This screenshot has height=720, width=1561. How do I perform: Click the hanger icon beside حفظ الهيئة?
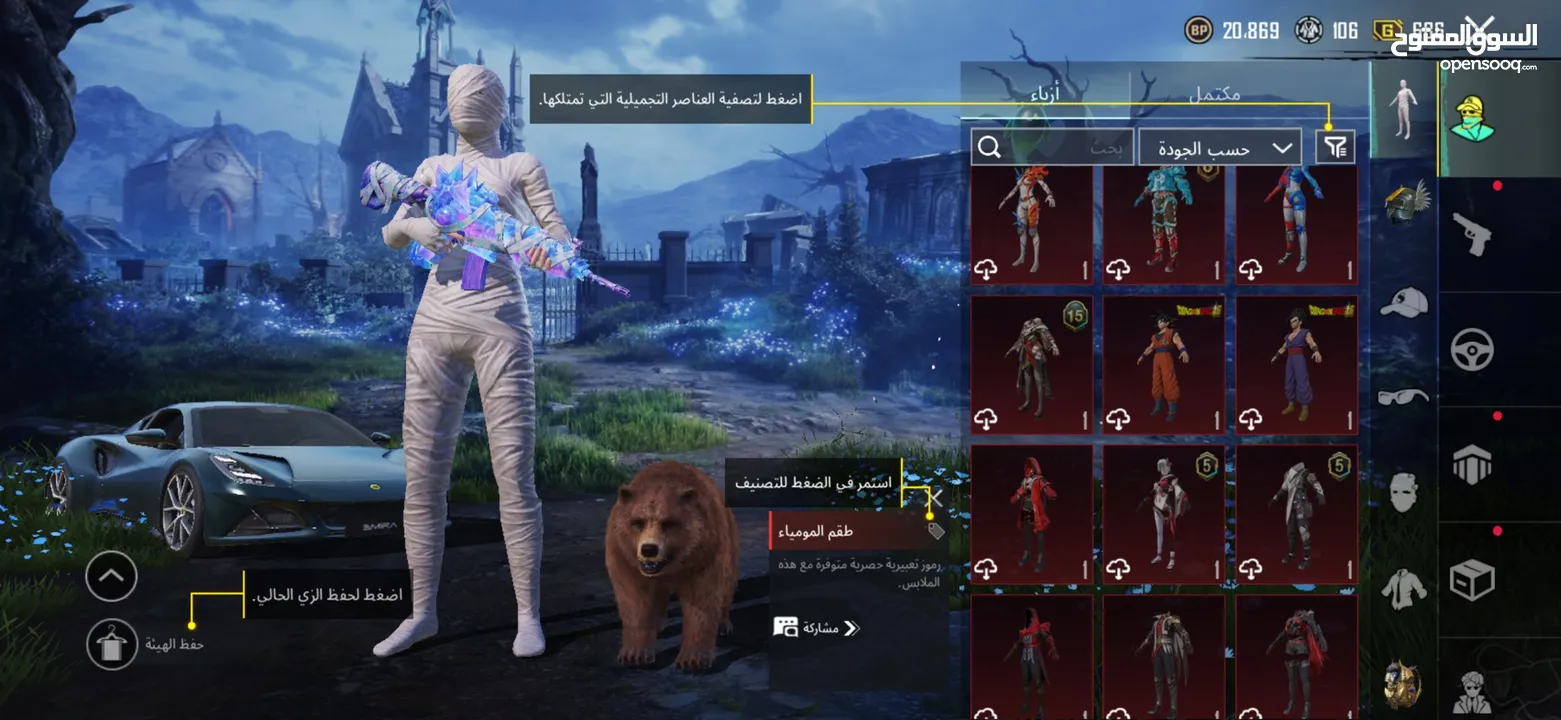[110, 644]
